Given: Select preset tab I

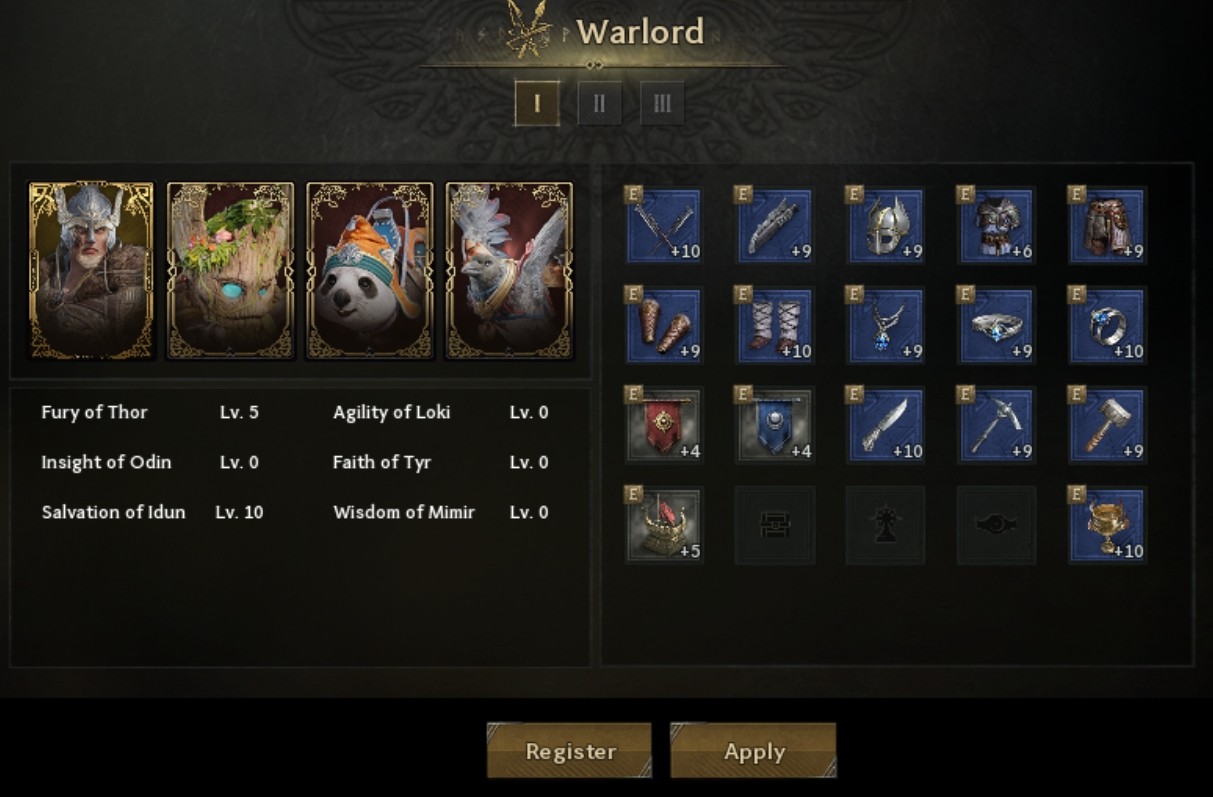Looking at the screenshot, I should pos(537,103).
